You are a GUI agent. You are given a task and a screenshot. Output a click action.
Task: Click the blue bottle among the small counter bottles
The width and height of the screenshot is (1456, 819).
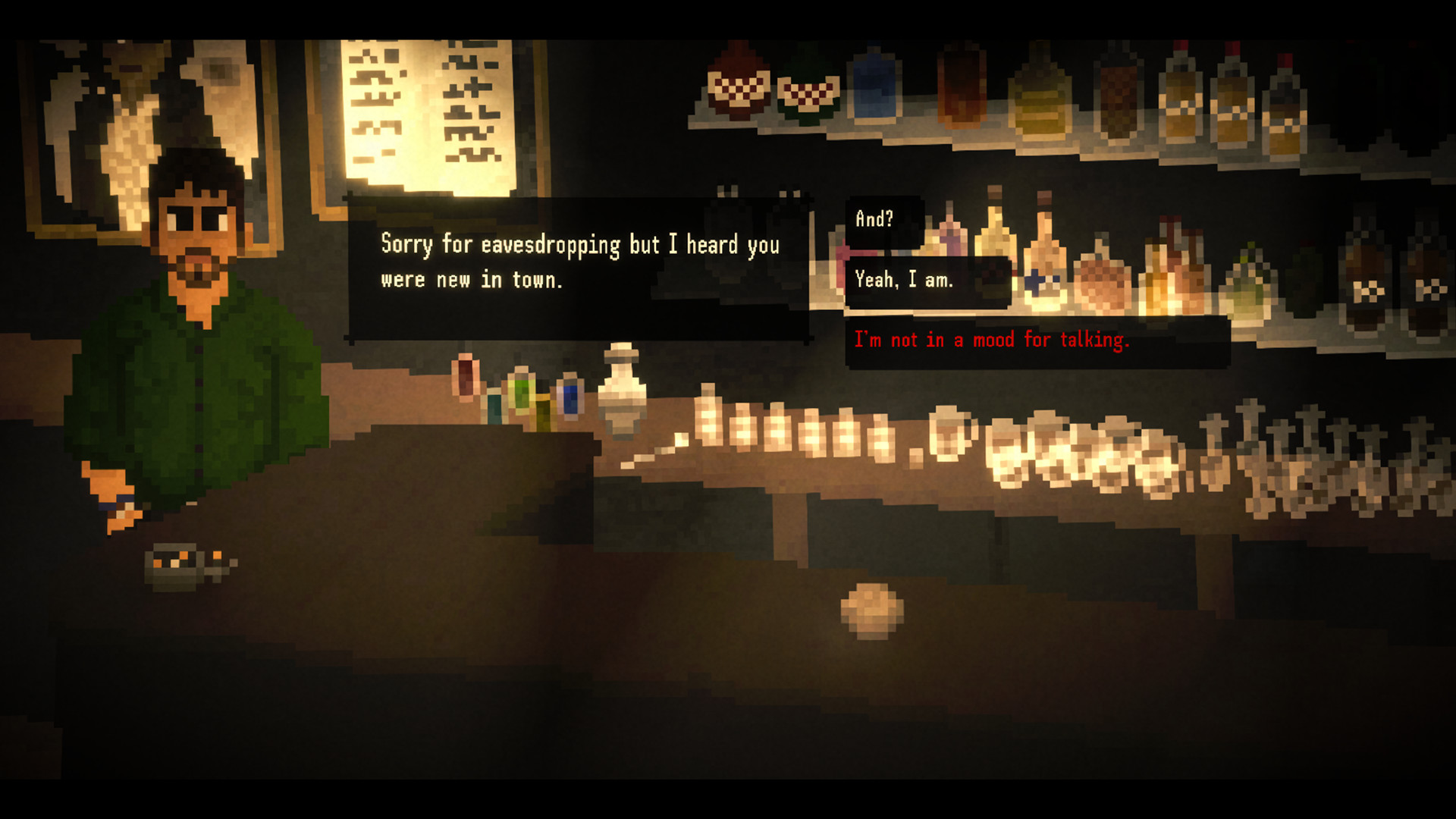570,398
